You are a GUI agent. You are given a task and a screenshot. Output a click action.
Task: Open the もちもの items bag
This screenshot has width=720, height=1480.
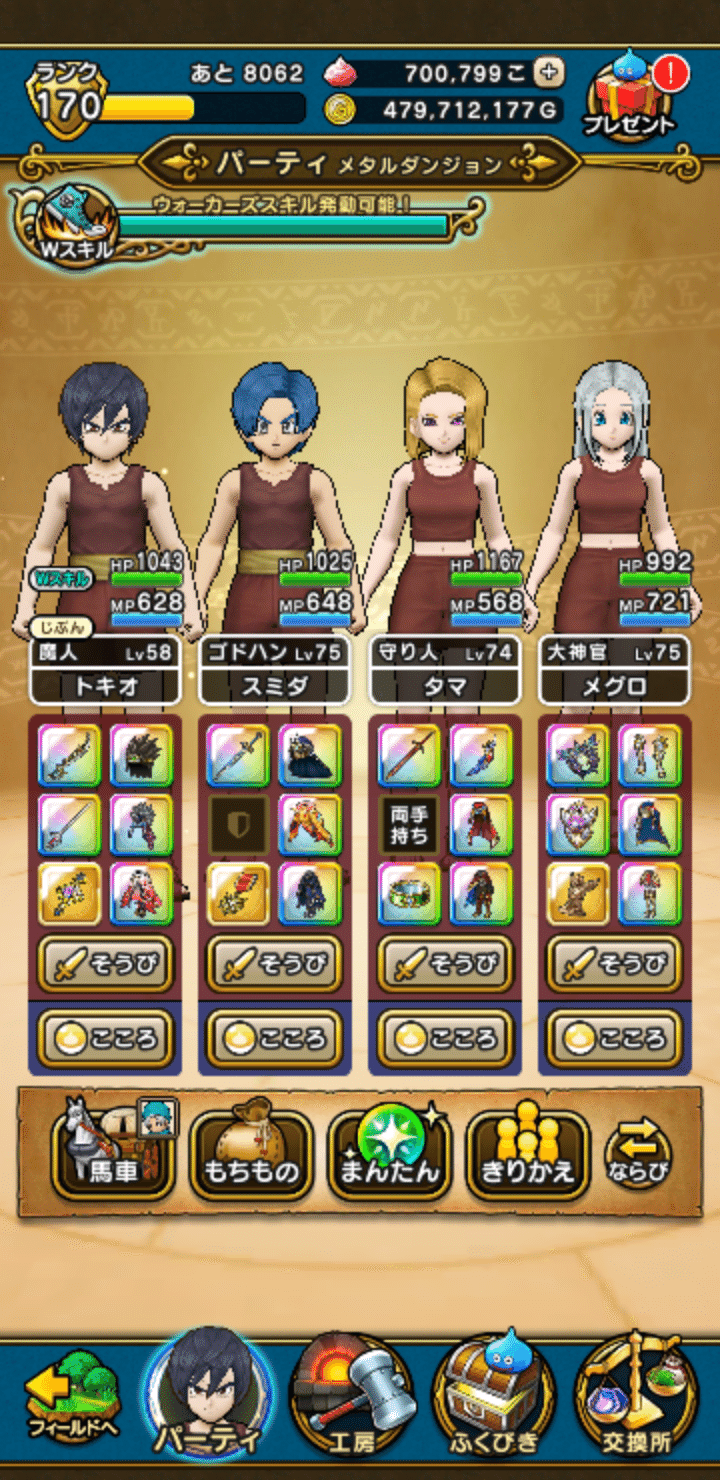point(251,1155)
